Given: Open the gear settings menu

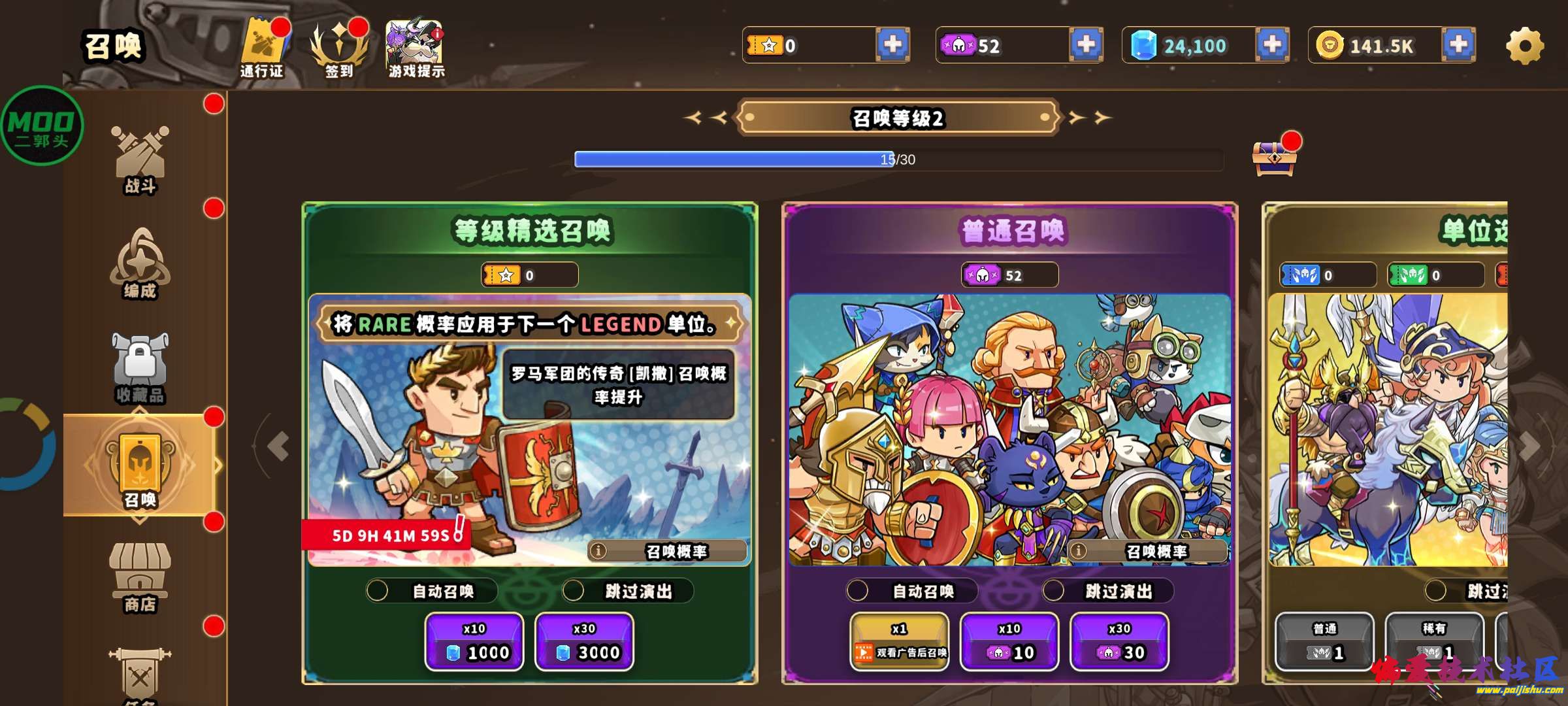Looking at the screenshot, I should pos(1525,46).
